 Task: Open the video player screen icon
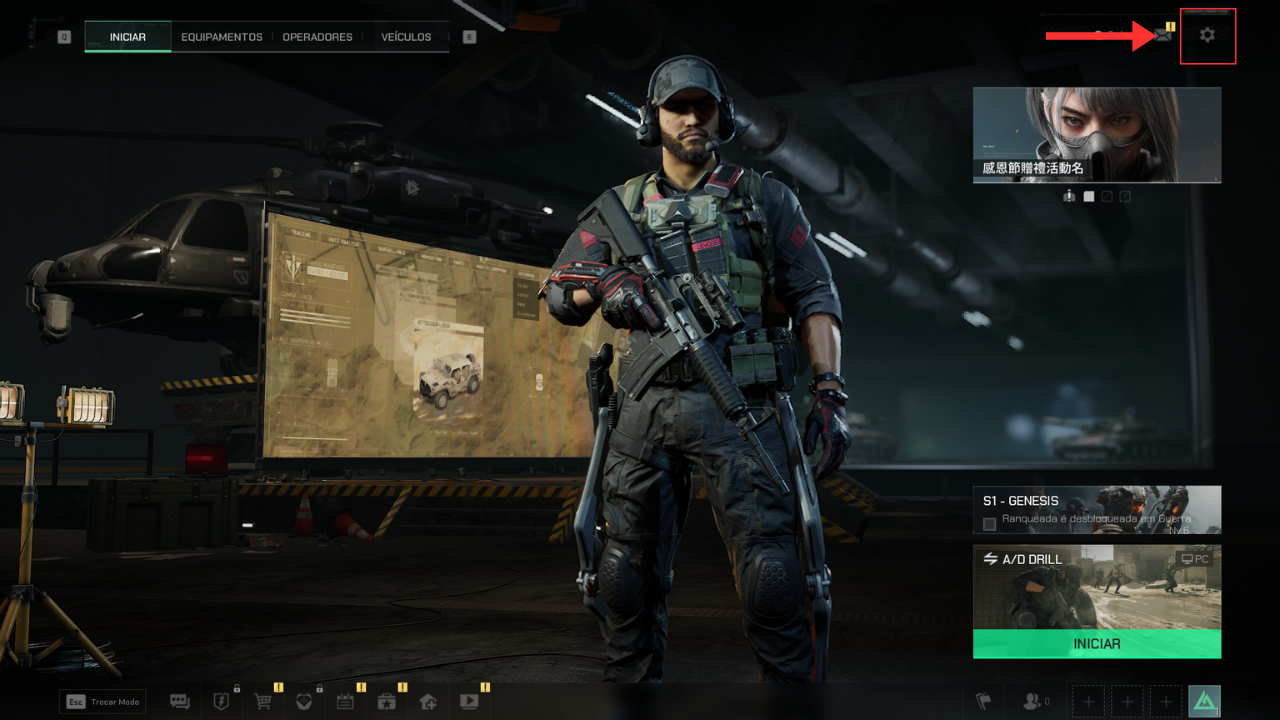tap(468, 702)
